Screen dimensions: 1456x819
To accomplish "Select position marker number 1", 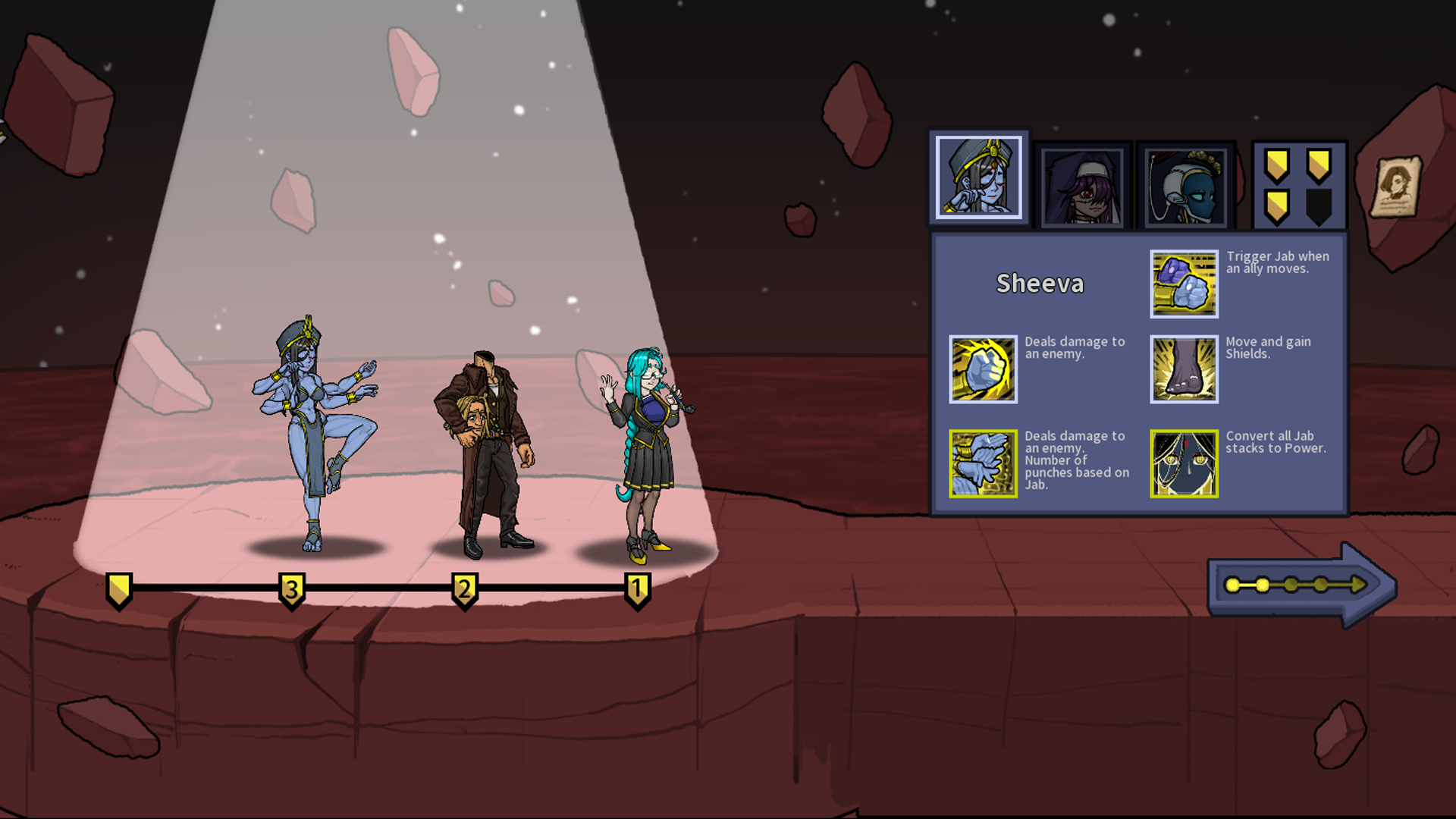I will click(637, 589).
